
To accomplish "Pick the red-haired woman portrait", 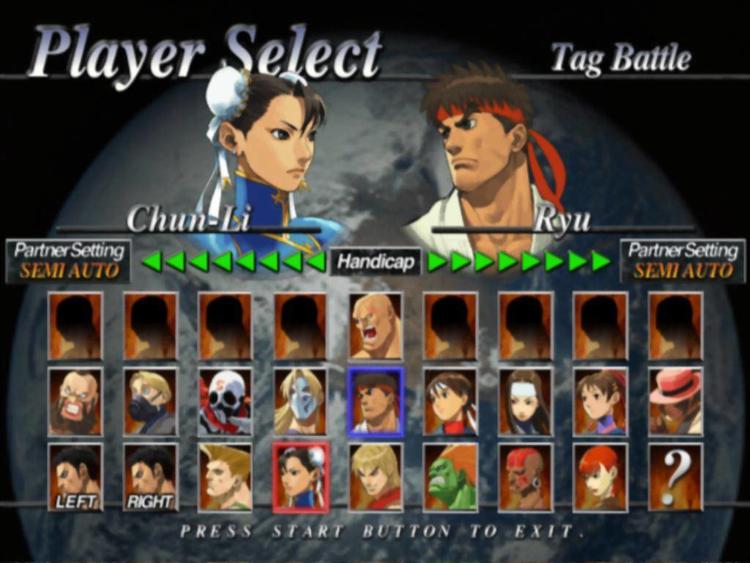I will click(x=600, y=476).
